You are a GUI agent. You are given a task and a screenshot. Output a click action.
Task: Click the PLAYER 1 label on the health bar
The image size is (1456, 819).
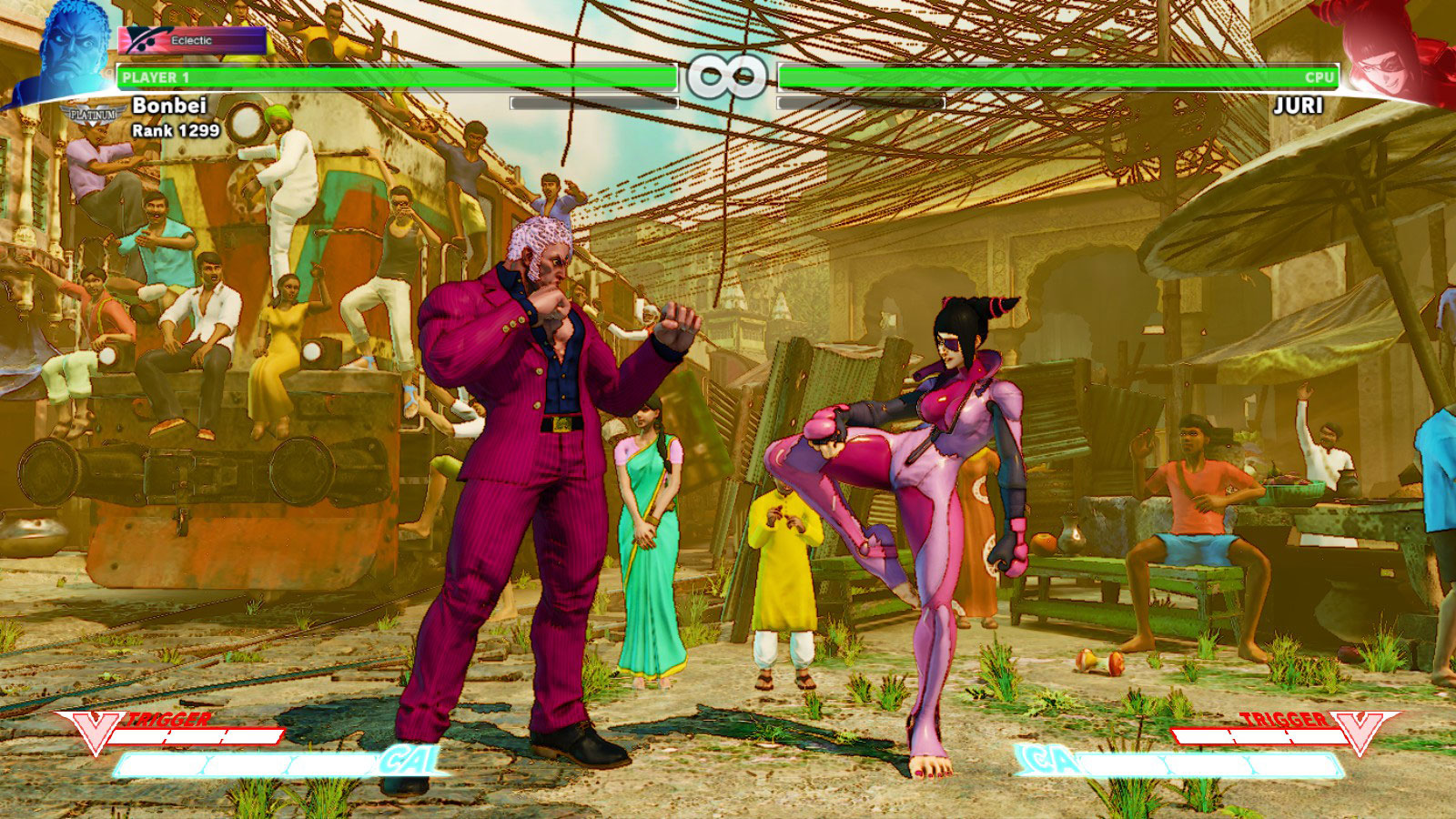click(155, 77)
